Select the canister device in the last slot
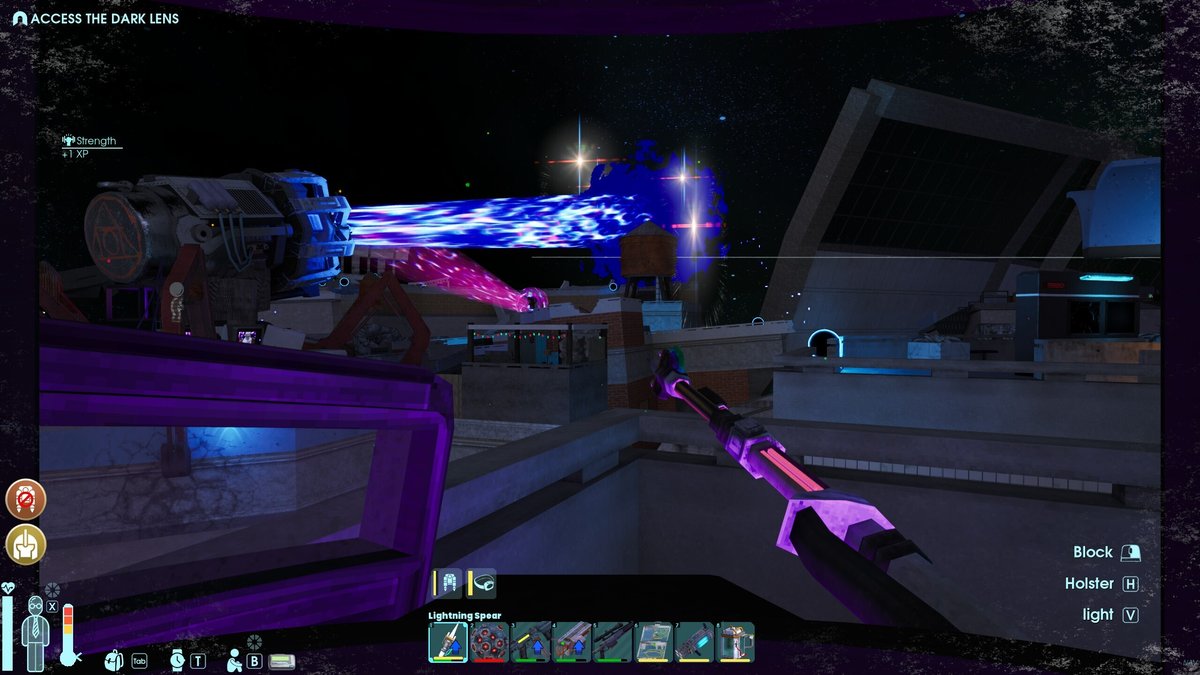Image resolution: width=1200 pixels, height=675 pixels. click(x=736, y=642)
